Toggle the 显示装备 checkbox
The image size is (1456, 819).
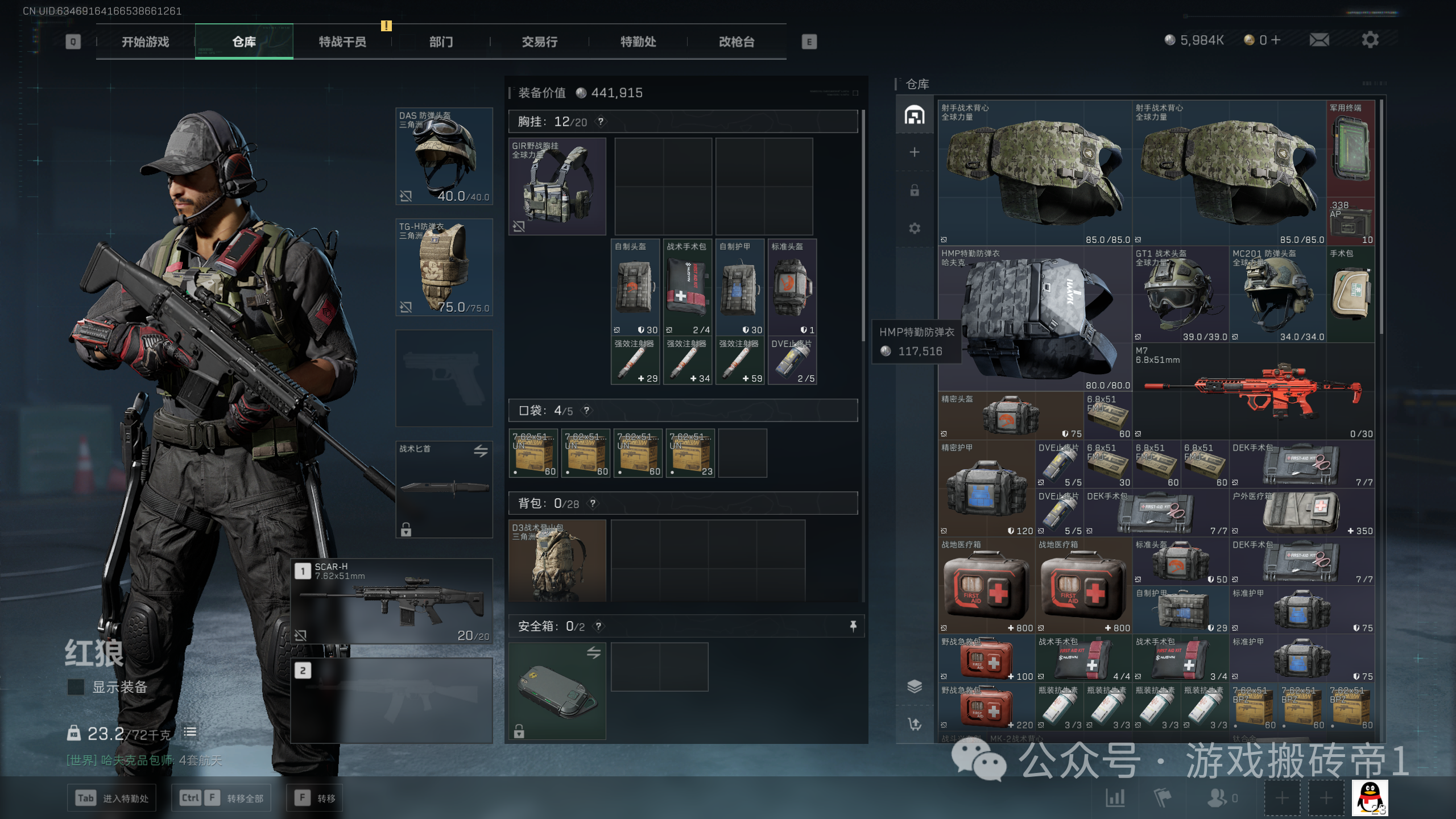point(76,687)
